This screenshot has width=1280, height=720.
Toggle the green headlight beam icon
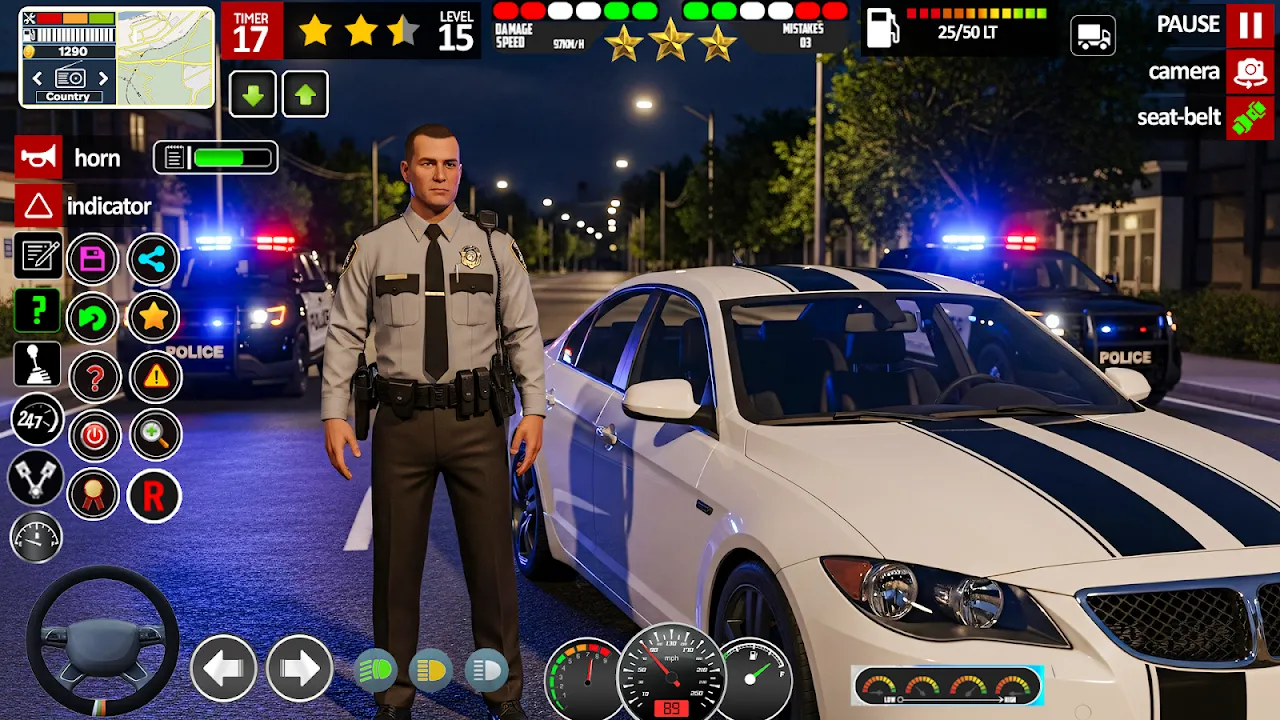376,671
